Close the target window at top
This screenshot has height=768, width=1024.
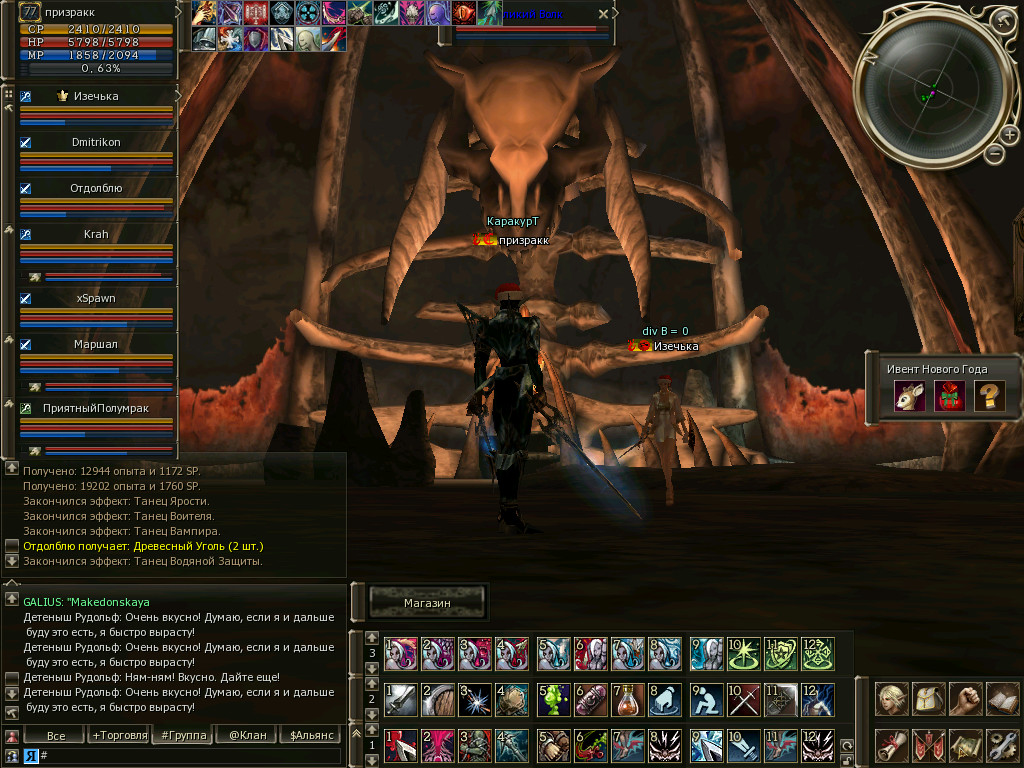click(602, 14)
